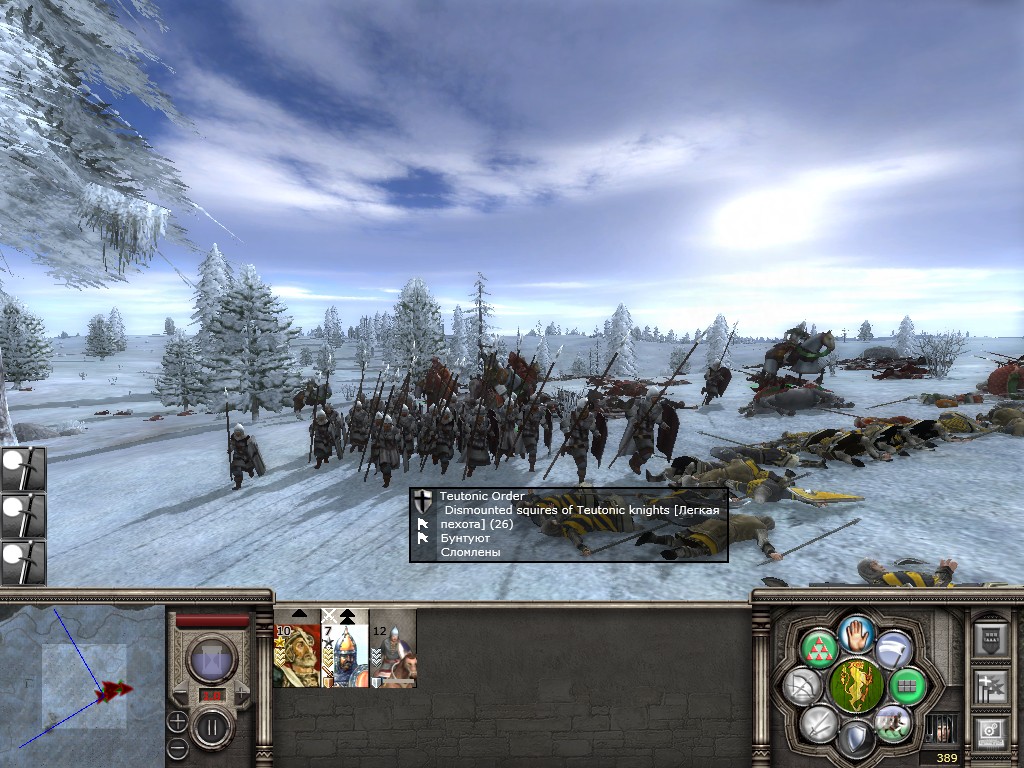Viewport: 1024px width, 768px height.
Task: Toggle run mode with the galloping horse icon
Action: (892, 722)
